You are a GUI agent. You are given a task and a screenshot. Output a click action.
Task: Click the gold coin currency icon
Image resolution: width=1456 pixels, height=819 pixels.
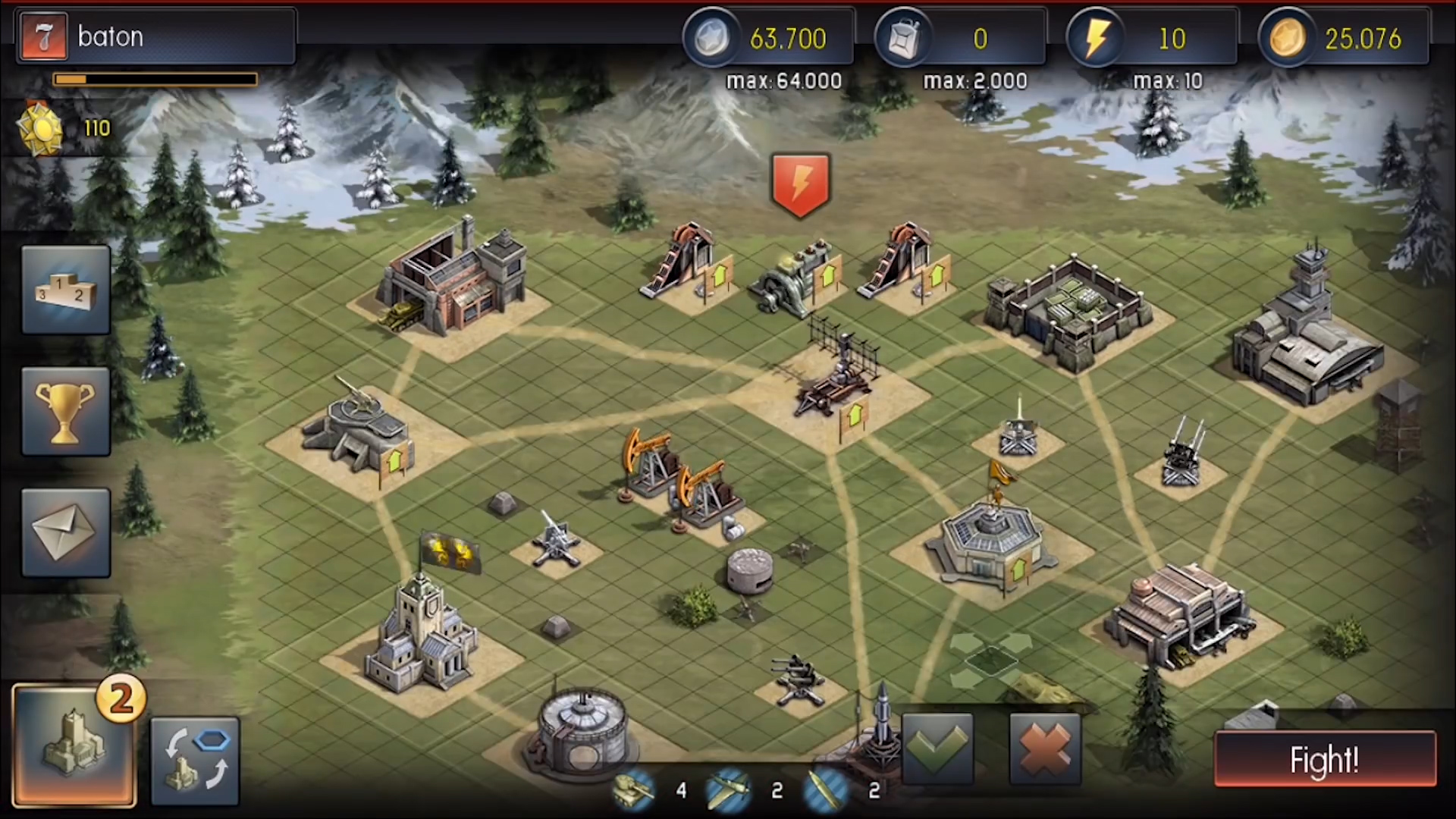tap(1287, 38)
